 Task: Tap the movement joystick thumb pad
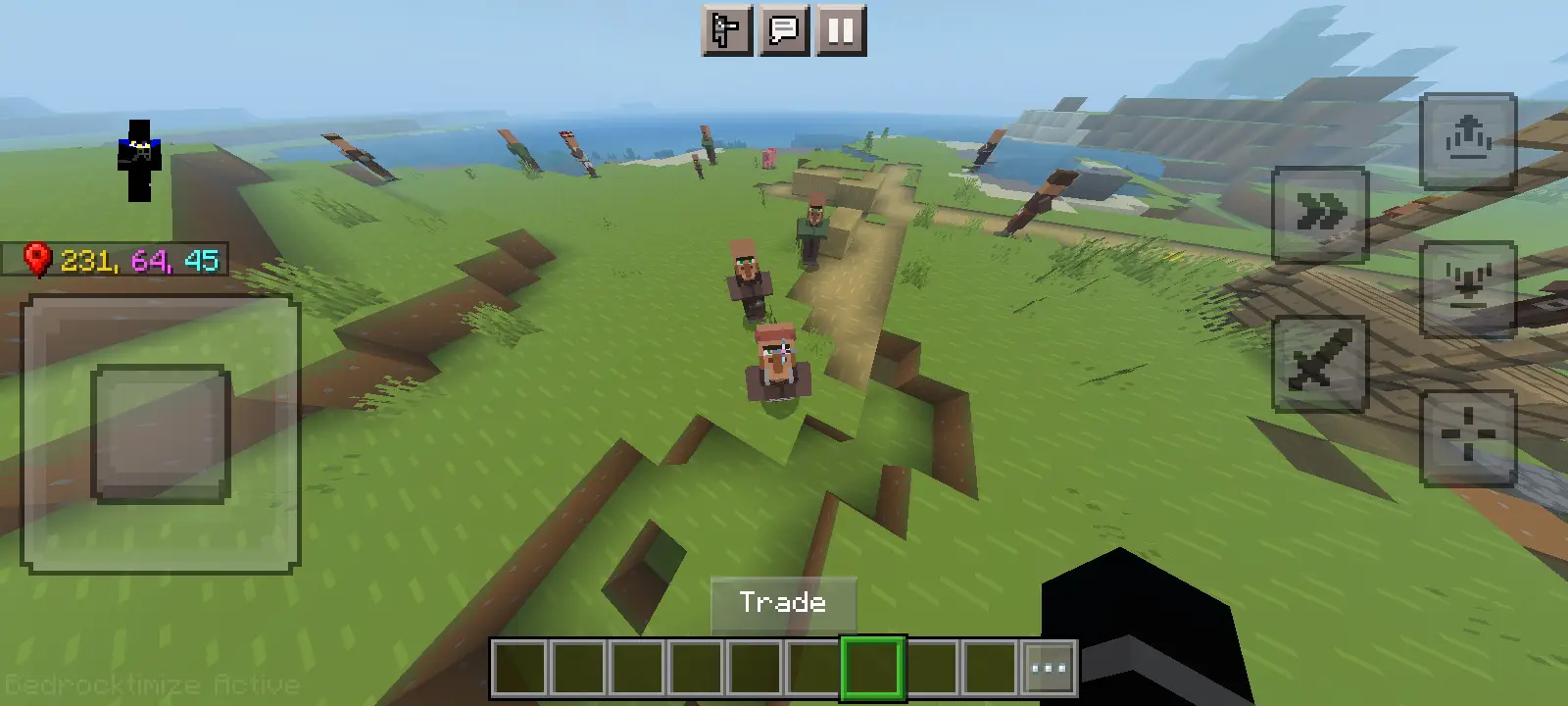click(161, 433)
